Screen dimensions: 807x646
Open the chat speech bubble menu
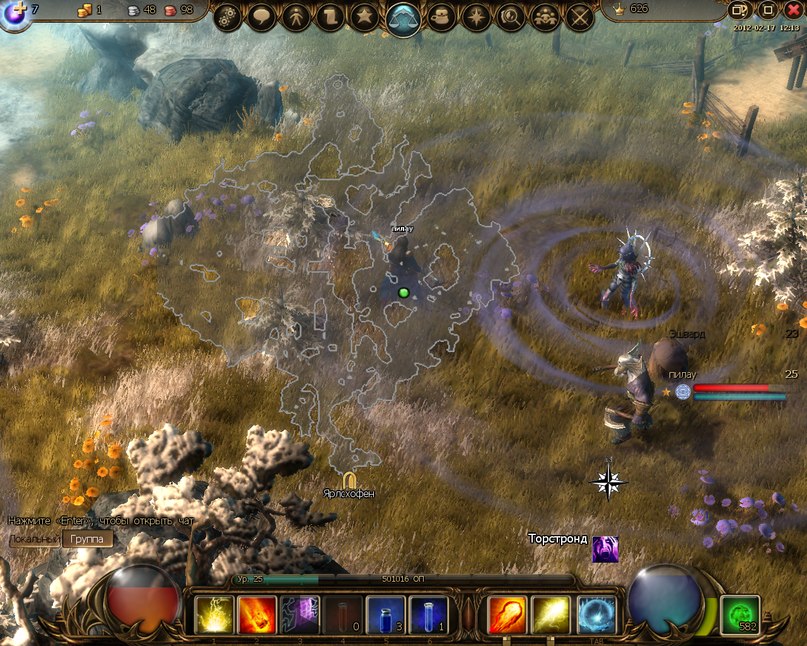pyautogui.click(x=263, y=17)
